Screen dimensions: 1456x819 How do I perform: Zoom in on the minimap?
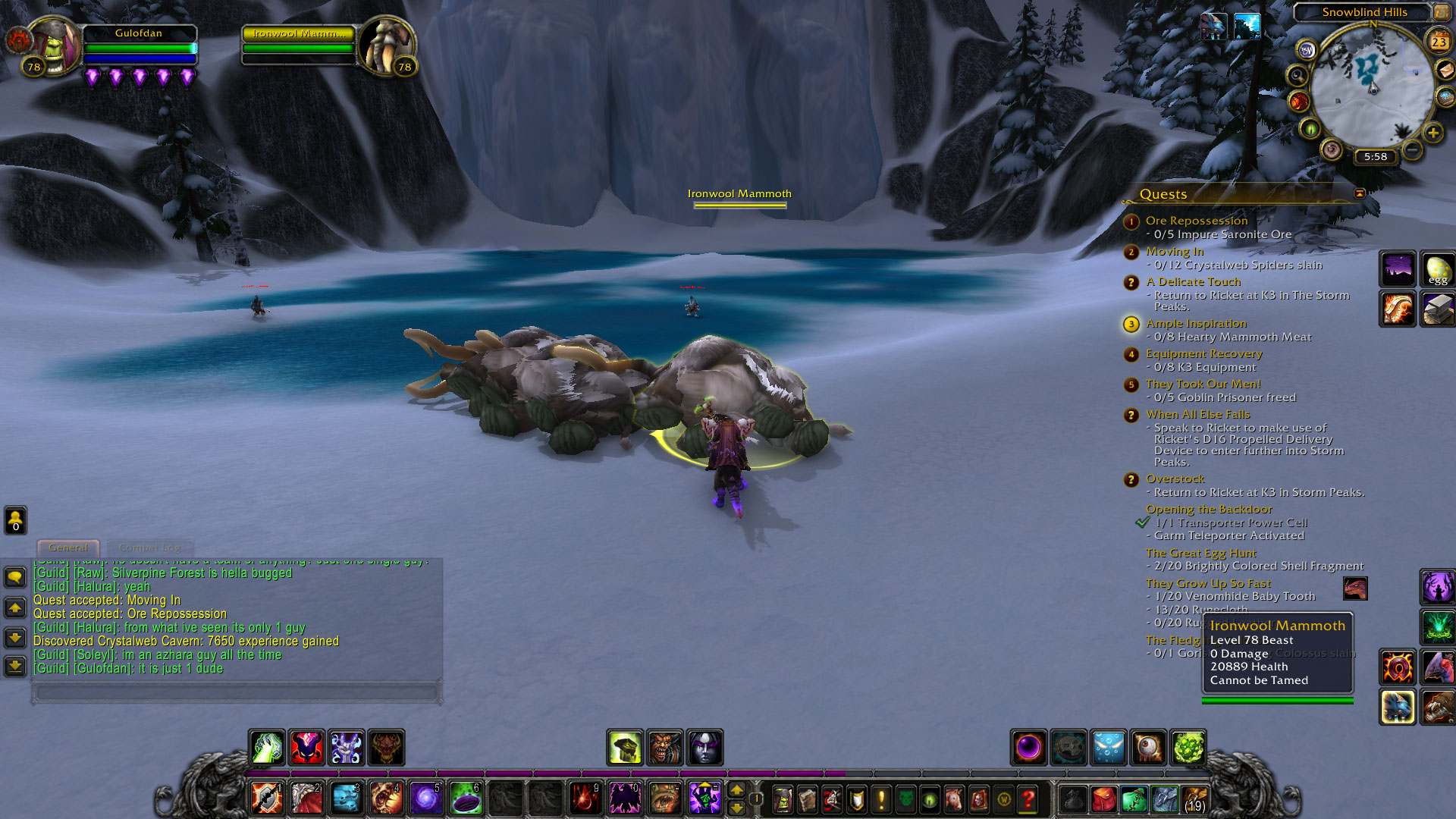pyautogui.click(x=1432, y=133)
